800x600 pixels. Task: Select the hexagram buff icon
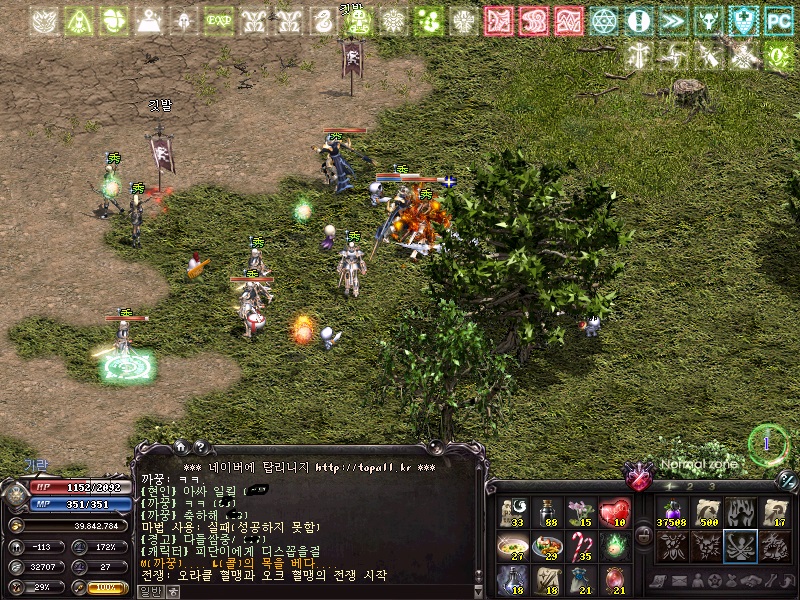[x=603, y=20]
